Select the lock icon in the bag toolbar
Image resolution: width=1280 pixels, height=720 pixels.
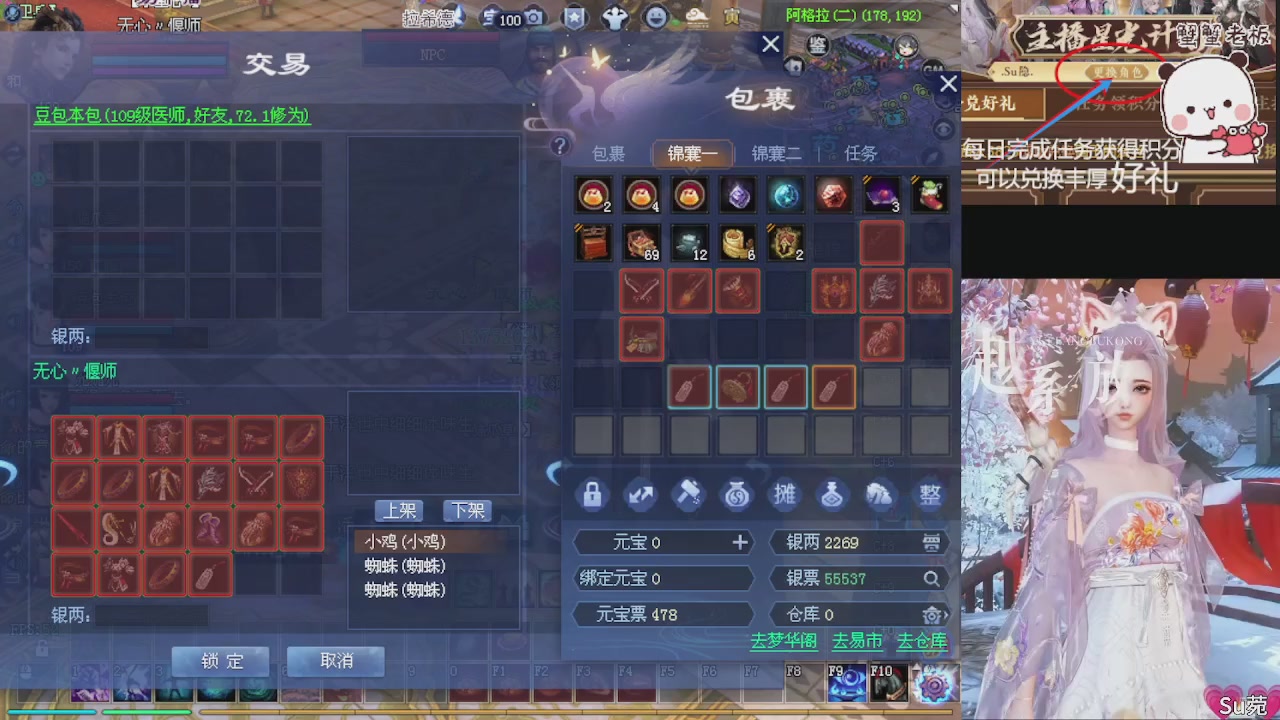(591, 495)
